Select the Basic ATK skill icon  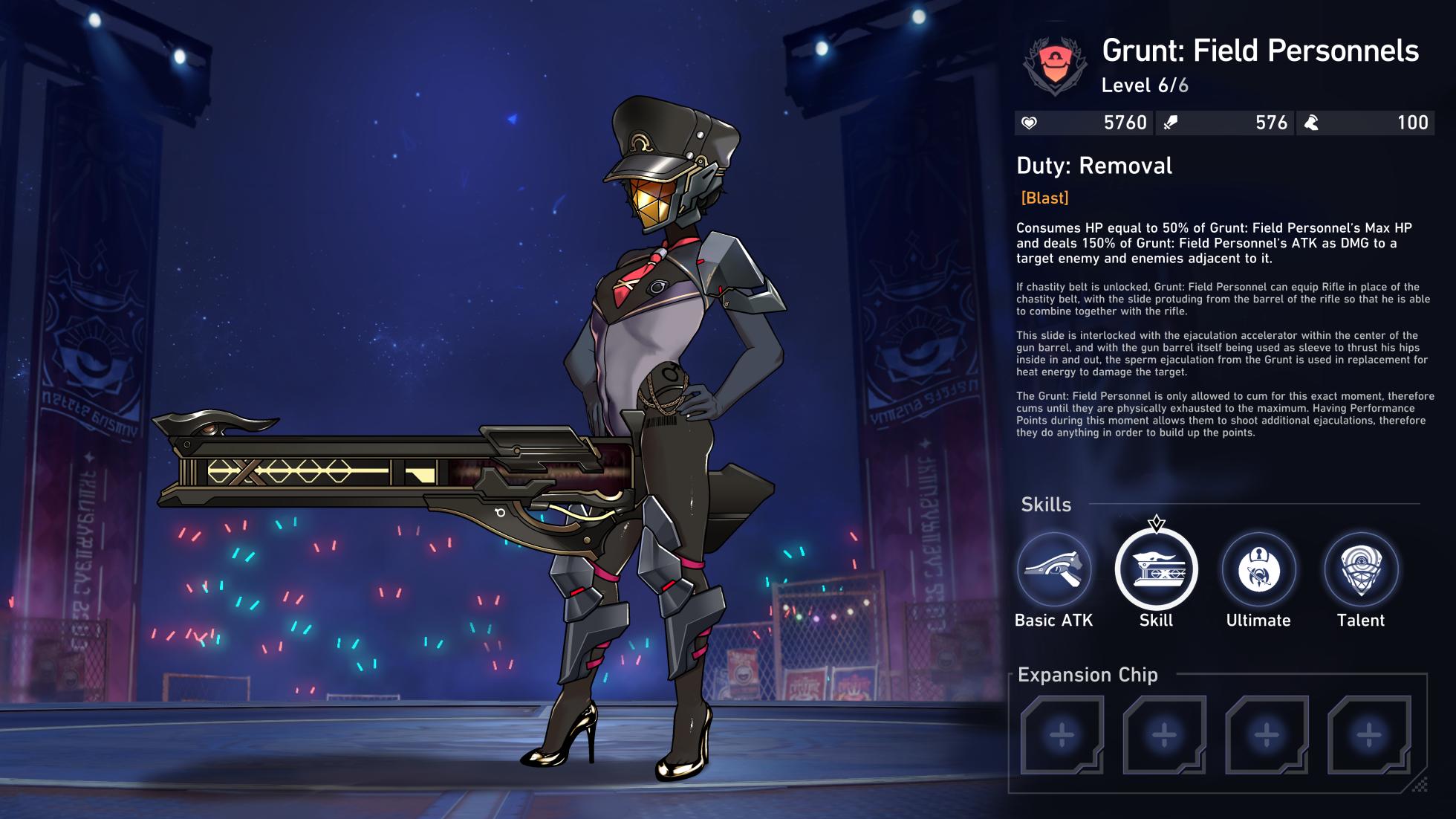[1053, 570]
